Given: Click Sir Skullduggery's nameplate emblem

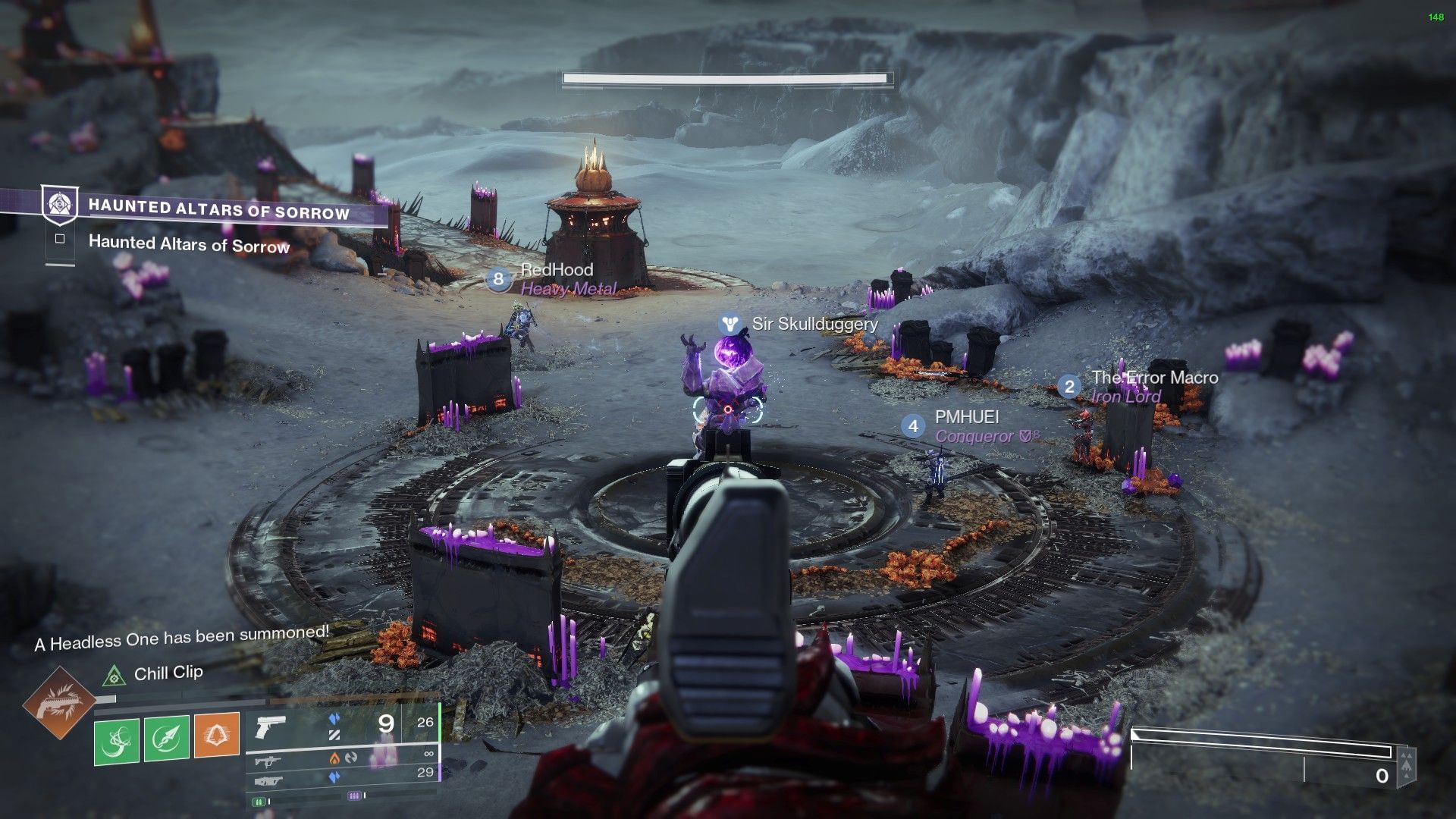Looking at the screenshot, I should pyautogui.click(x=730, y=324).
